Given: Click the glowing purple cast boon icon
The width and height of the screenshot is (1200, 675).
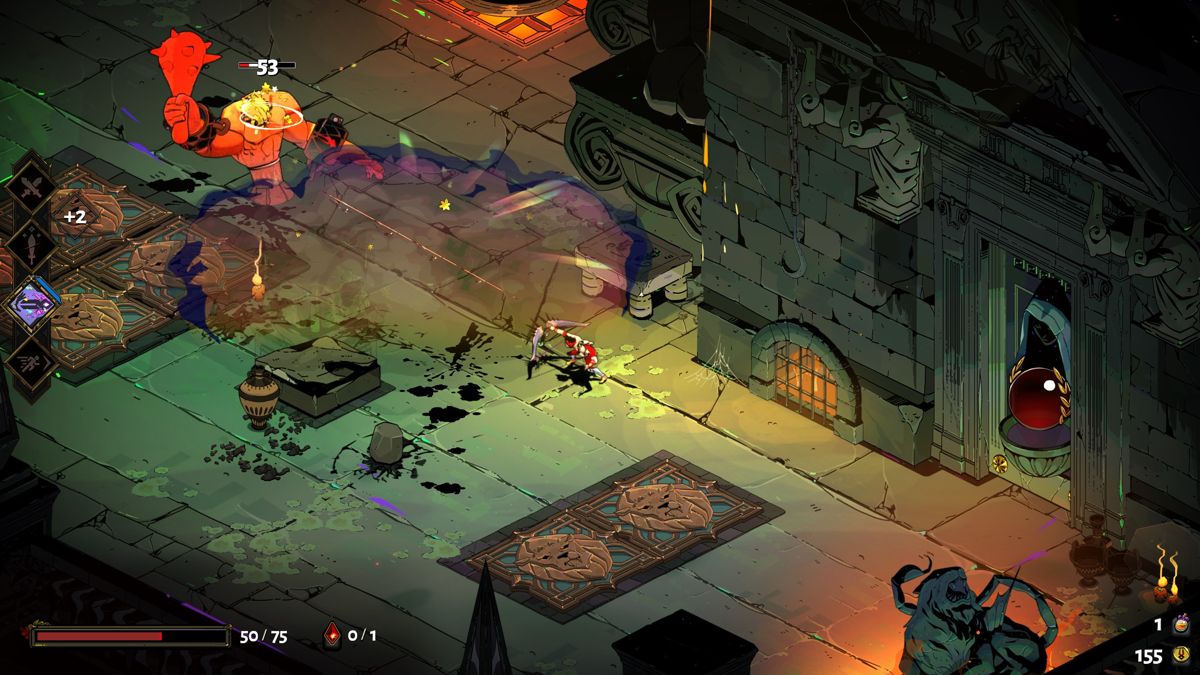Looking at the screenshot, I should pos(31,304).
